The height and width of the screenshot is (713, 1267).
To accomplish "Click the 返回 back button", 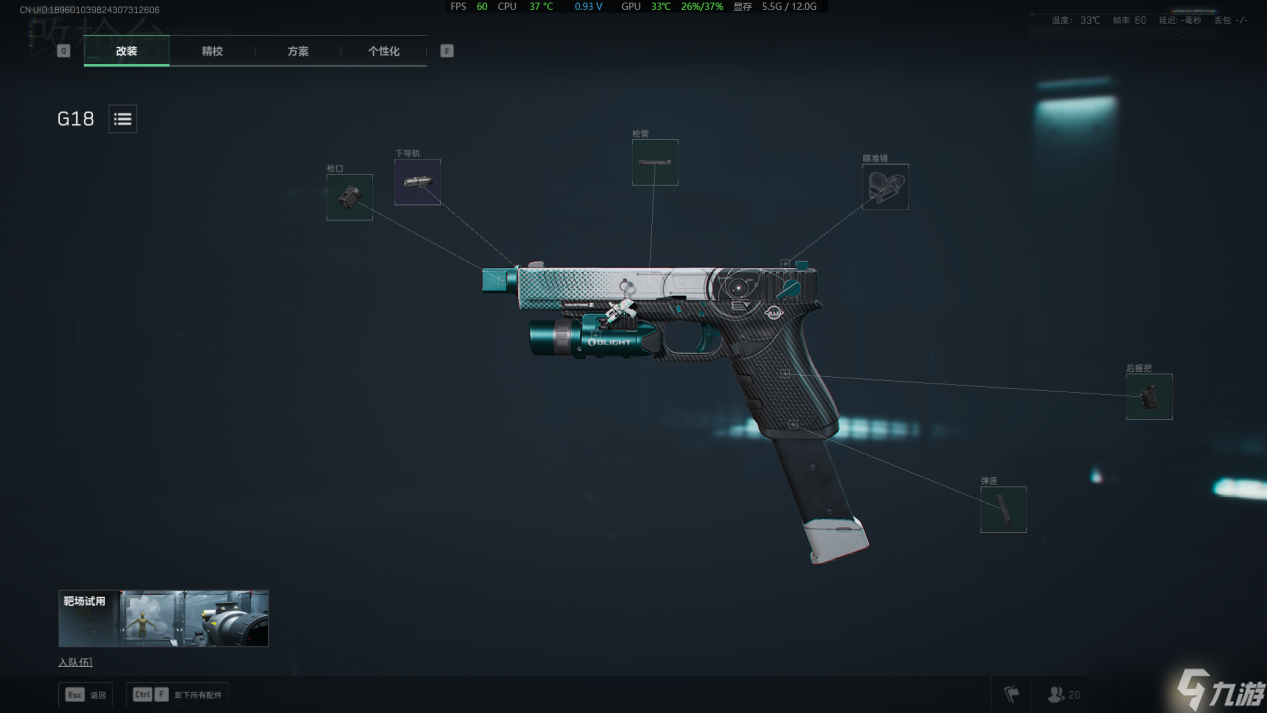I will click(x=87, y=694).
